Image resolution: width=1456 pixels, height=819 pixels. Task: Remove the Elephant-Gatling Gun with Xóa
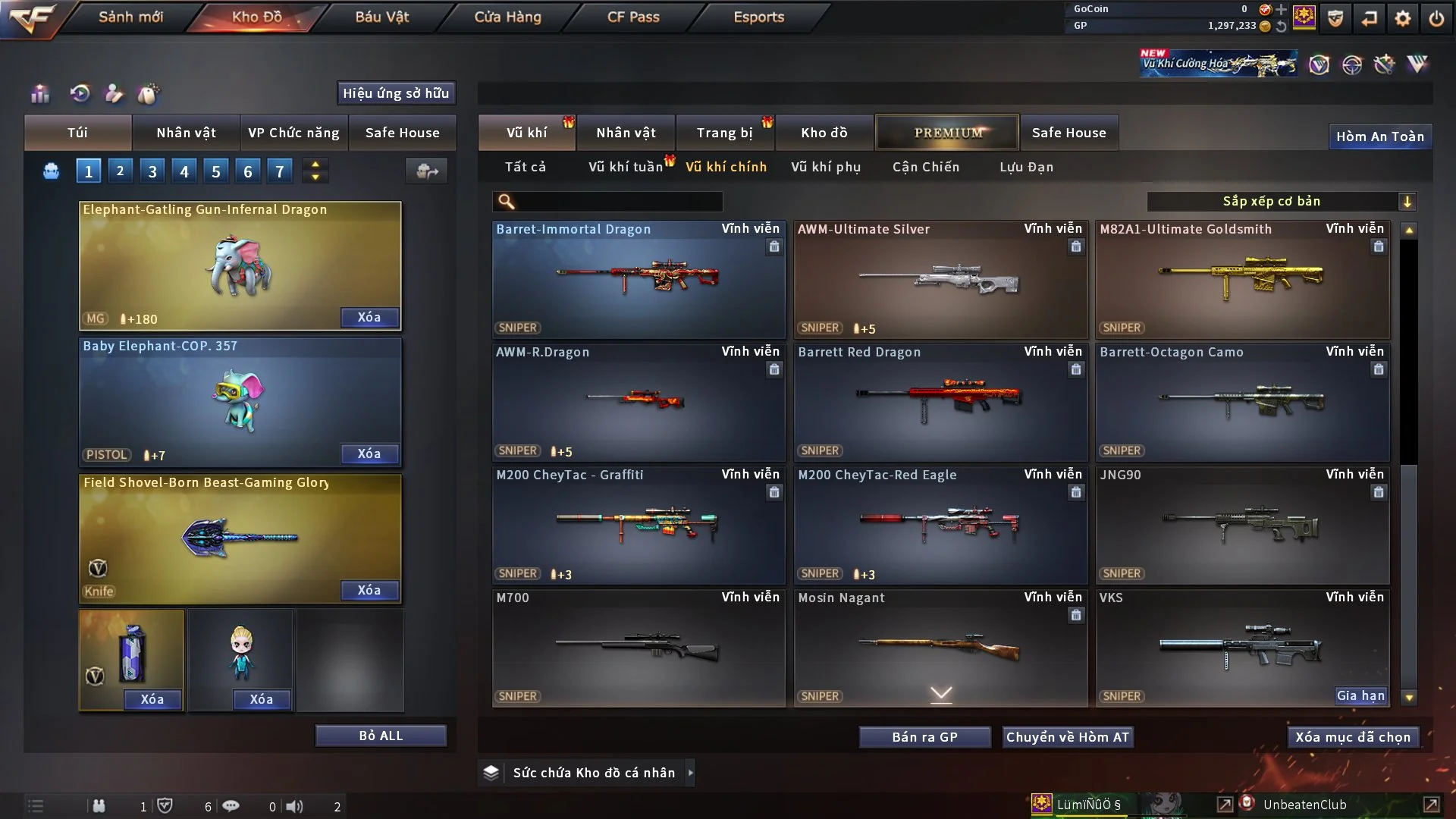369,318
